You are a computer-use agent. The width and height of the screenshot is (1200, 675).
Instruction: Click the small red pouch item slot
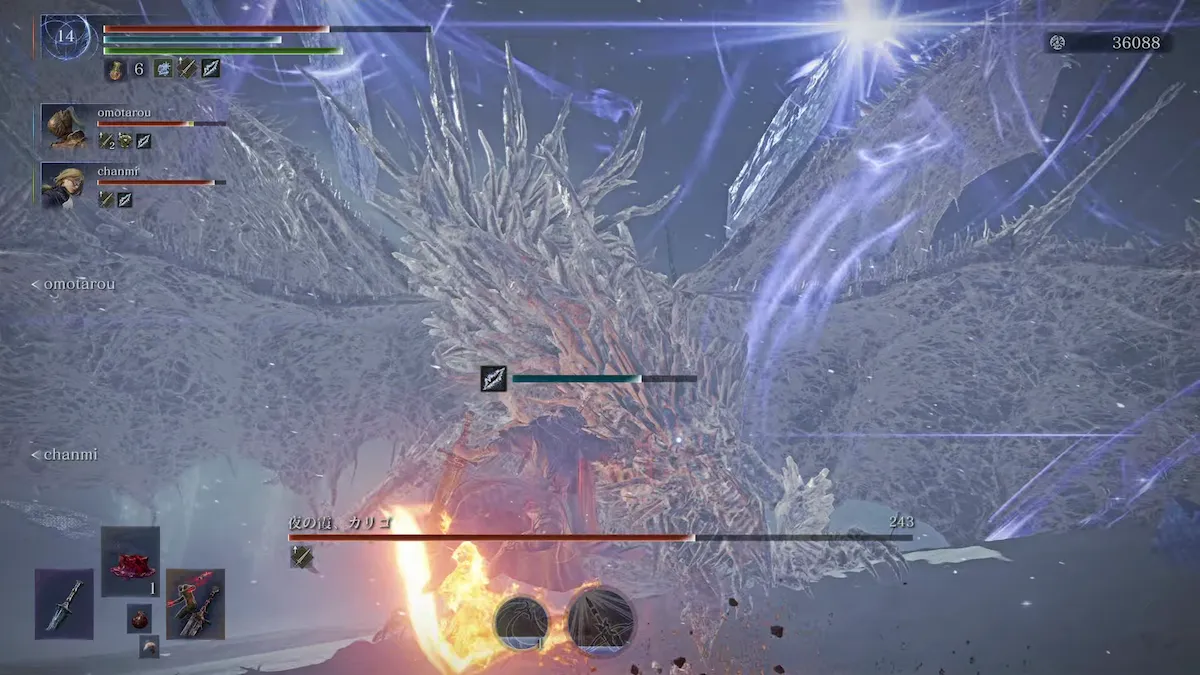139,618
